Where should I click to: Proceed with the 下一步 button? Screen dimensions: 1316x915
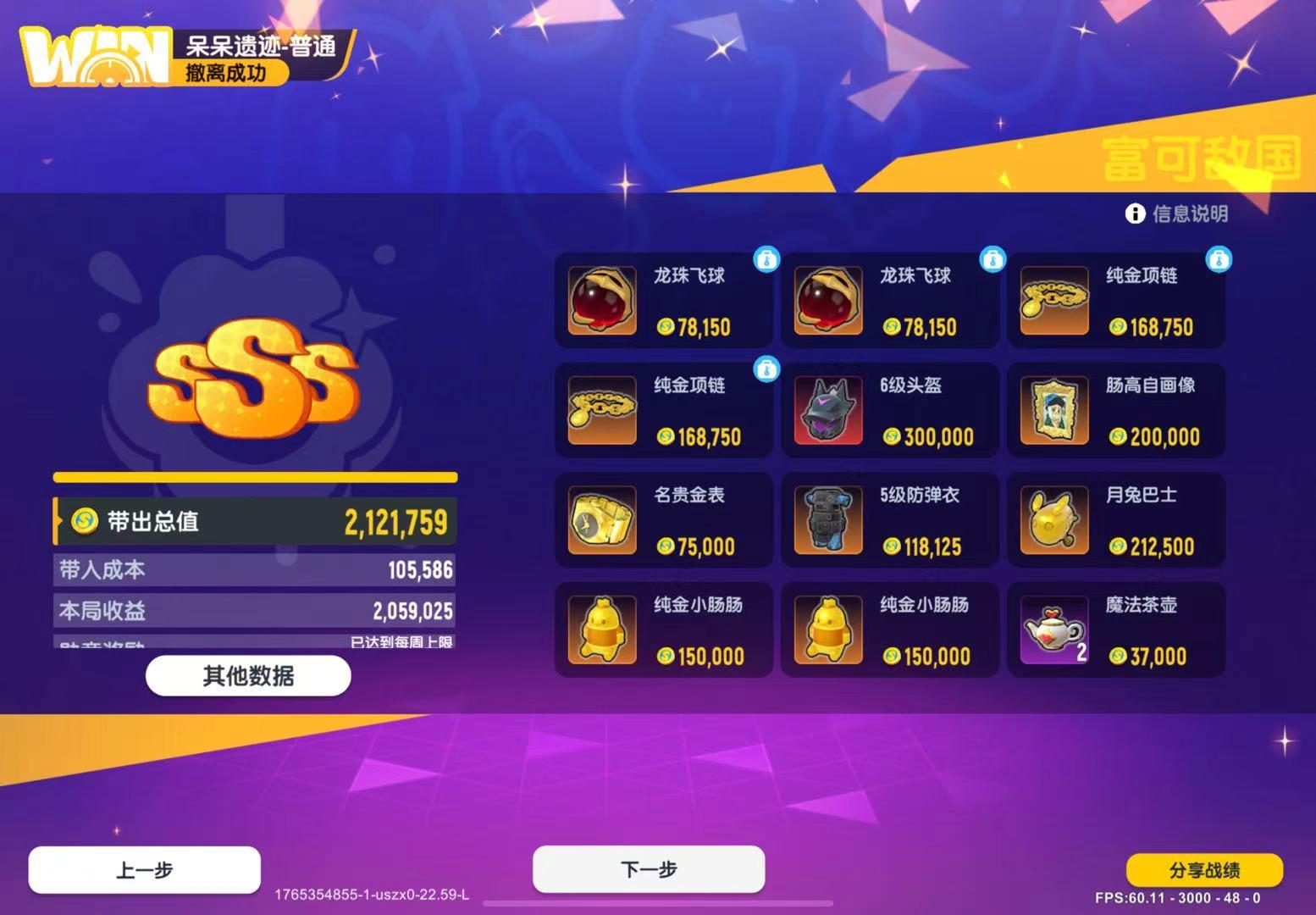click(x=648, y=868)
